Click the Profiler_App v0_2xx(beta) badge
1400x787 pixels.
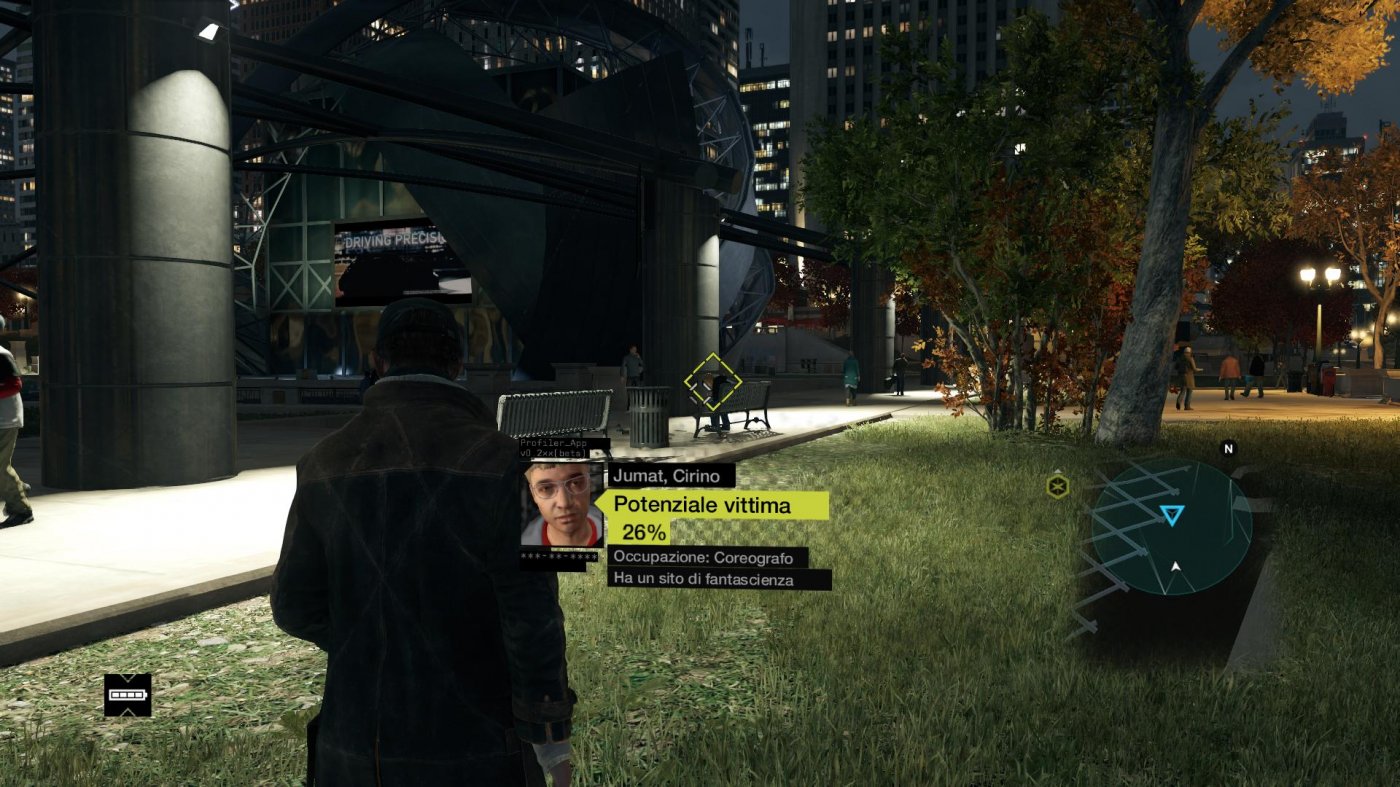click(x=552, y=447)
